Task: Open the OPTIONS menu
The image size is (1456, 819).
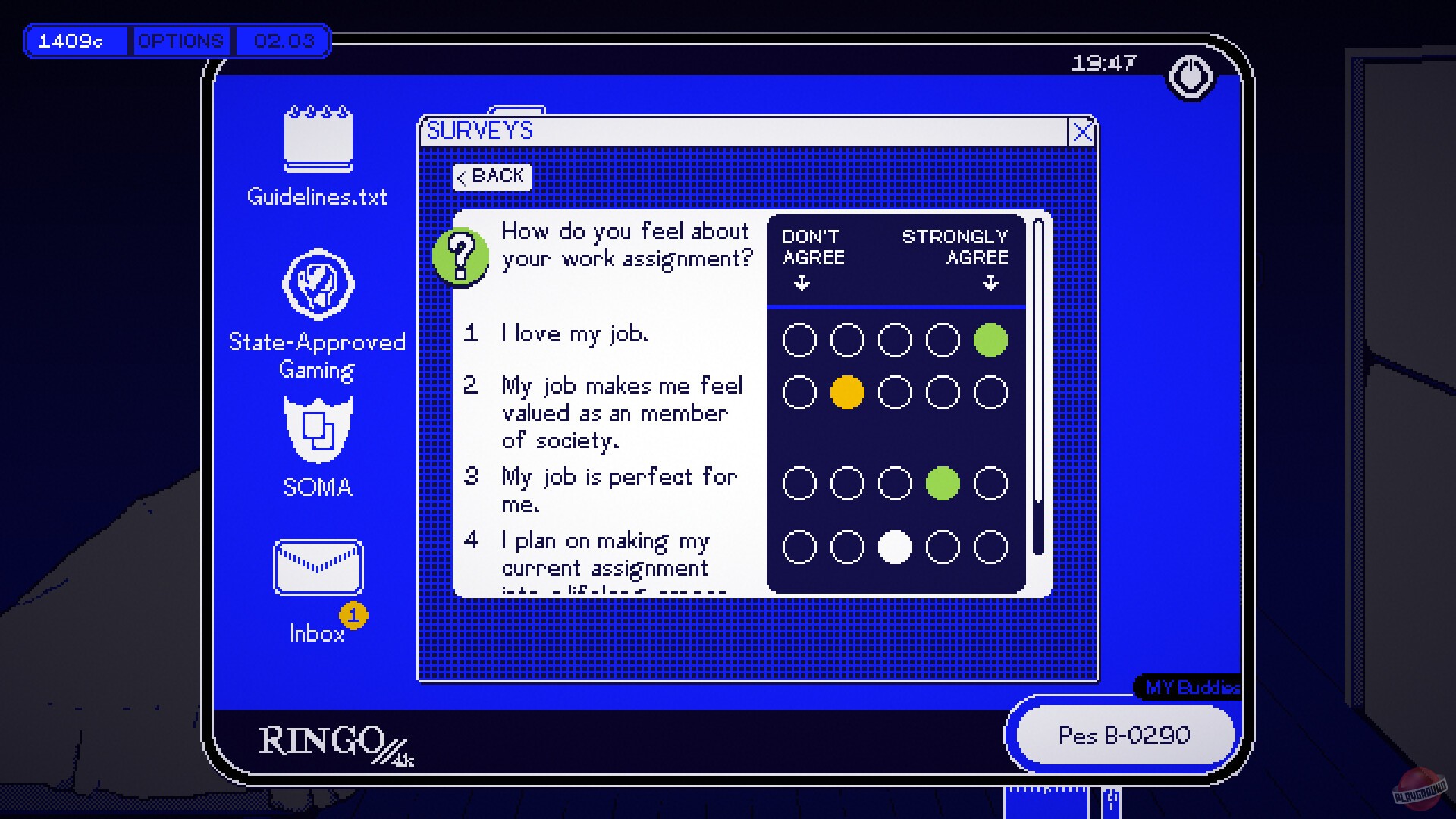Action: pos(180,40)
